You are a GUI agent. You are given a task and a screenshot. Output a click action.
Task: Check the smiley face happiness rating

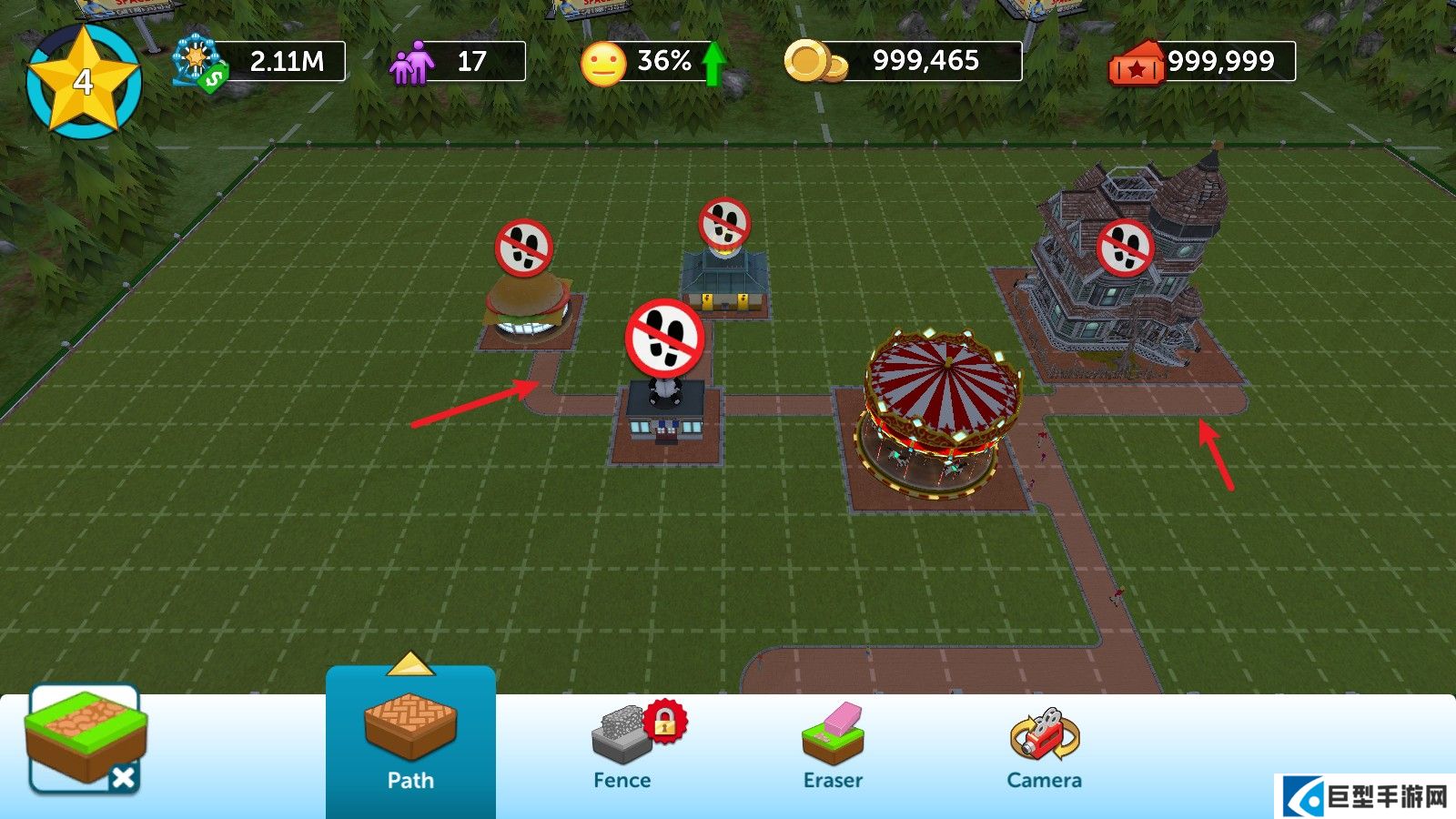click(603, 64)
